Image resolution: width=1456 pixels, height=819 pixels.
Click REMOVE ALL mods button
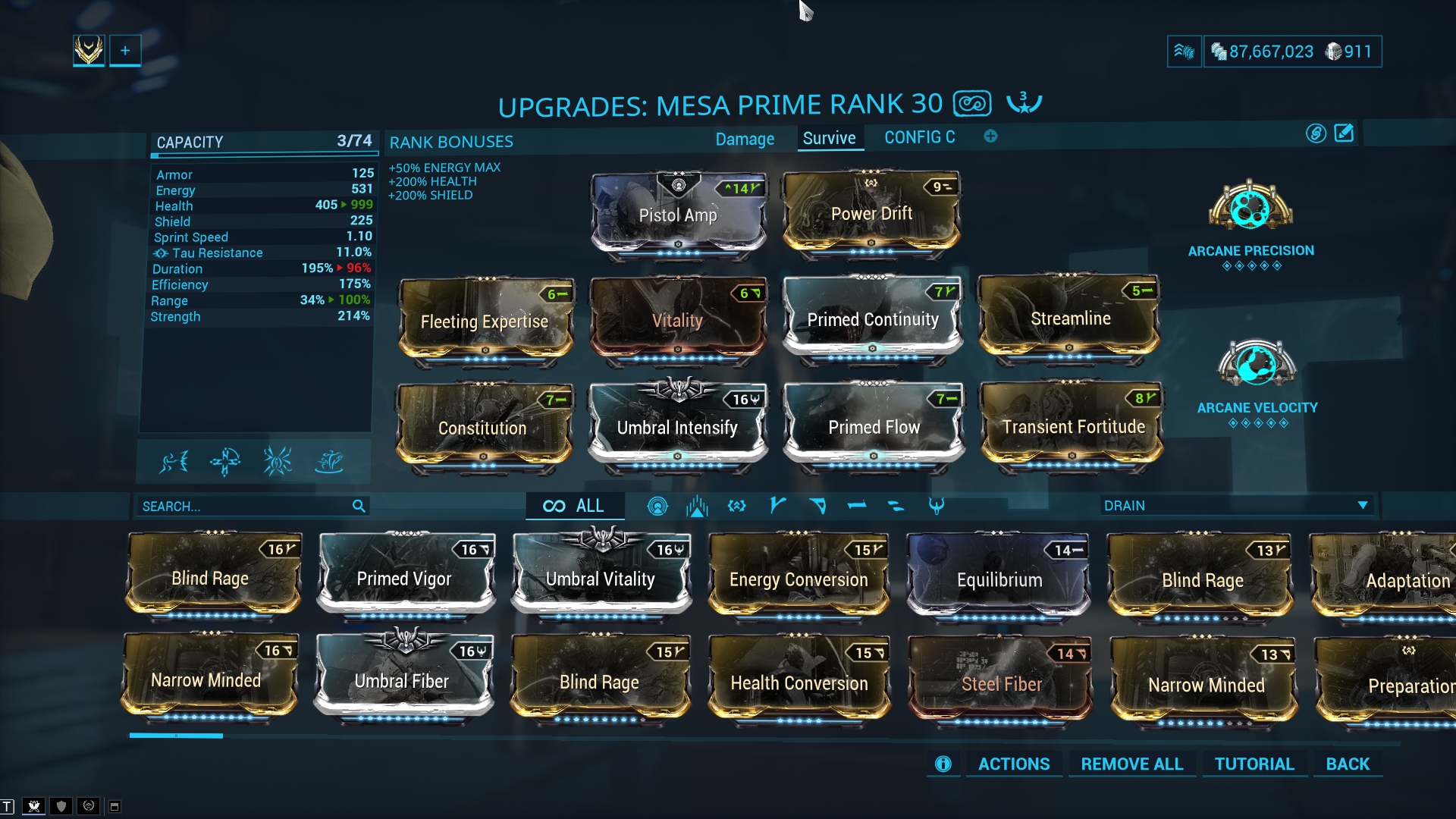(x=1131, y=764)
